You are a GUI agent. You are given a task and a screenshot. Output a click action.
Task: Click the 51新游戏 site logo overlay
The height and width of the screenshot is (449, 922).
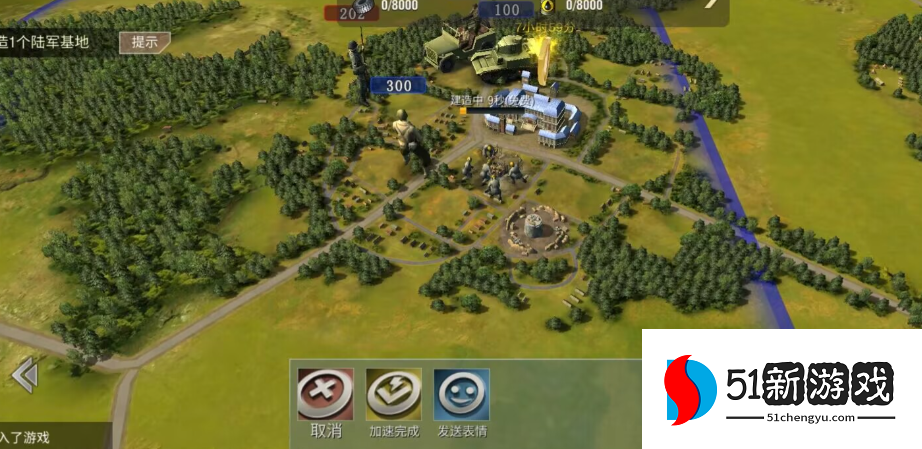click(781, 388)
